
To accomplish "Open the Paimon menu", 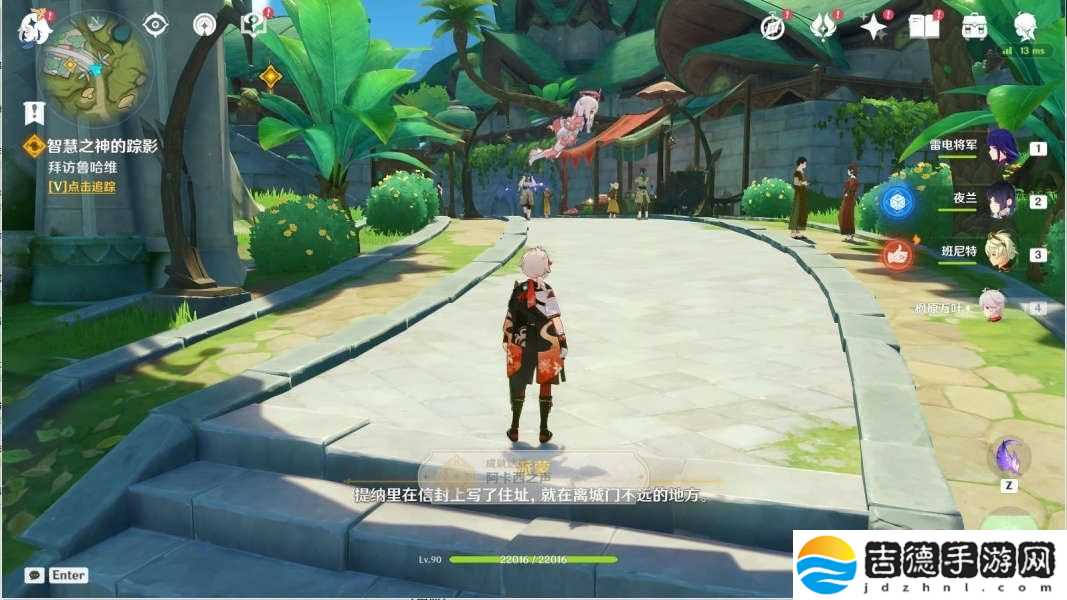I will 34,30.
